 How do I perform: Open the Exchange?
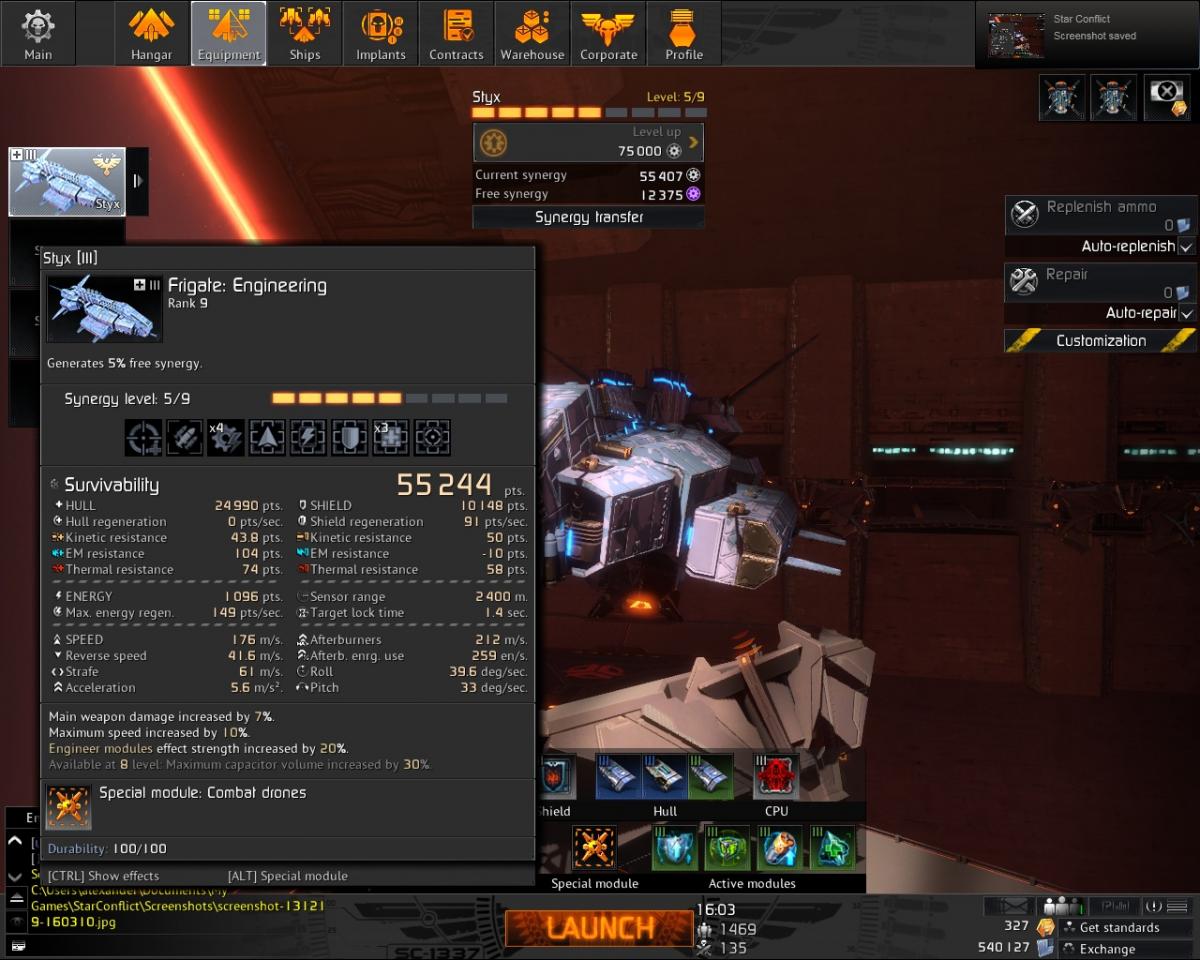[1107, 948]
